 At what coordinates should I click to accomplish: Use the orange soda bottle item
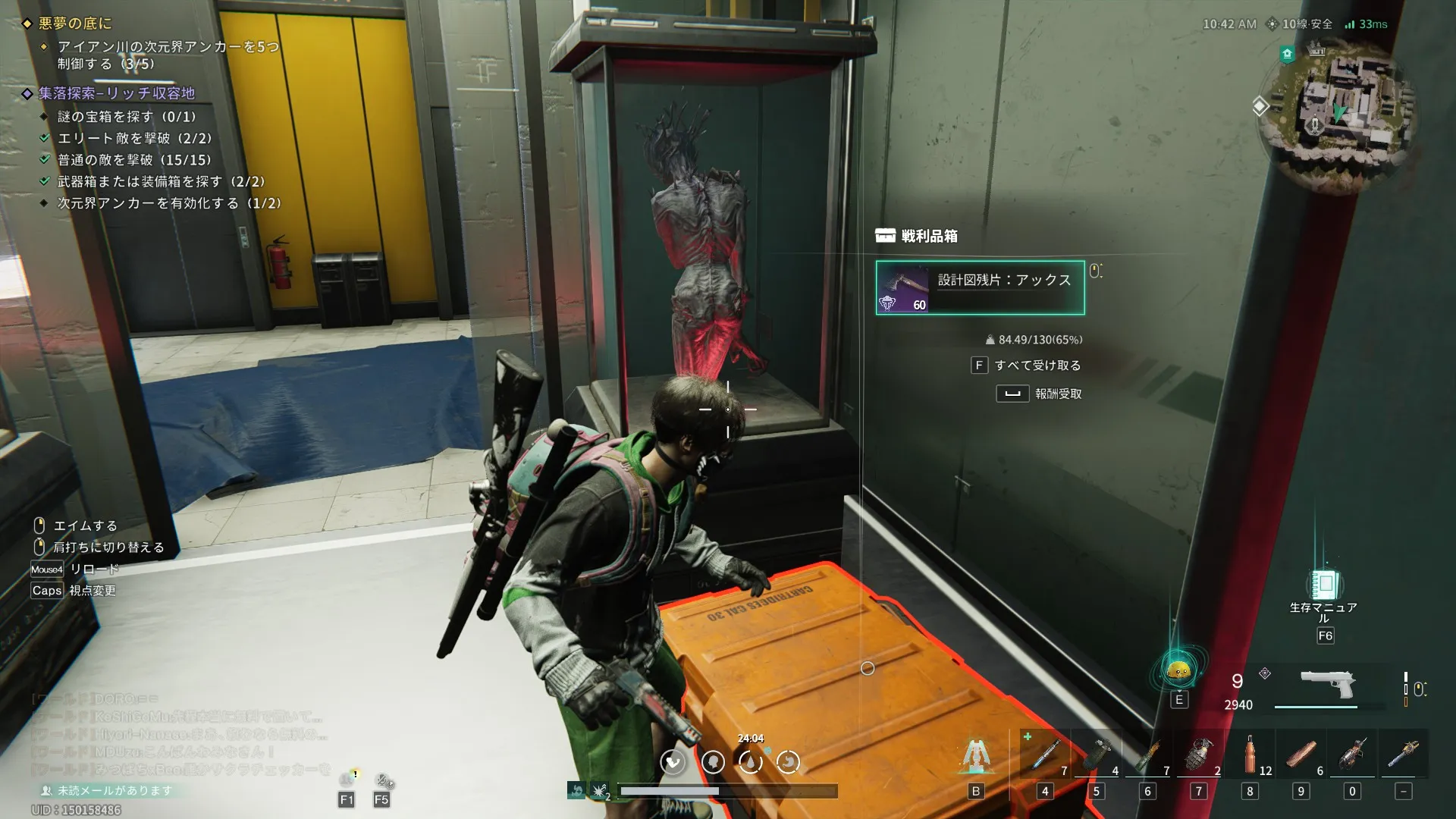point(1250,755)
